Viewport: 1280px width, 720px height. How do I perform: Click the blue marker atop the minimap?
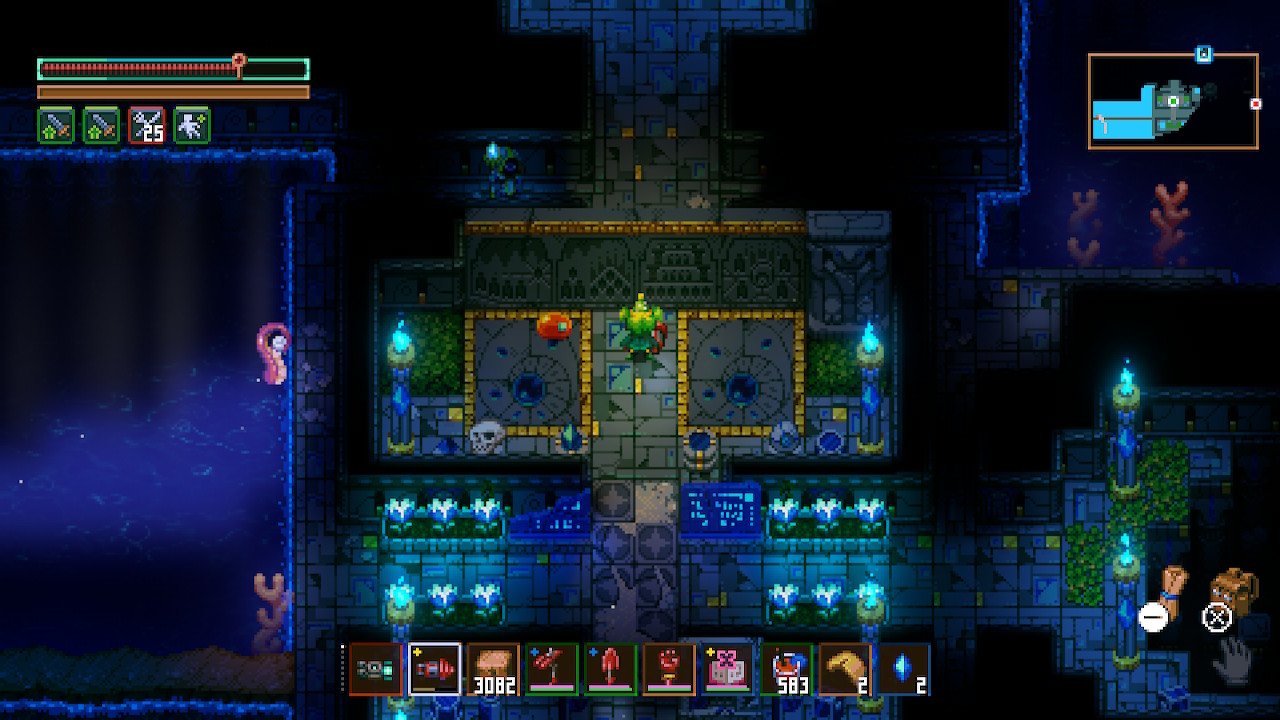tap(1204, 54)
